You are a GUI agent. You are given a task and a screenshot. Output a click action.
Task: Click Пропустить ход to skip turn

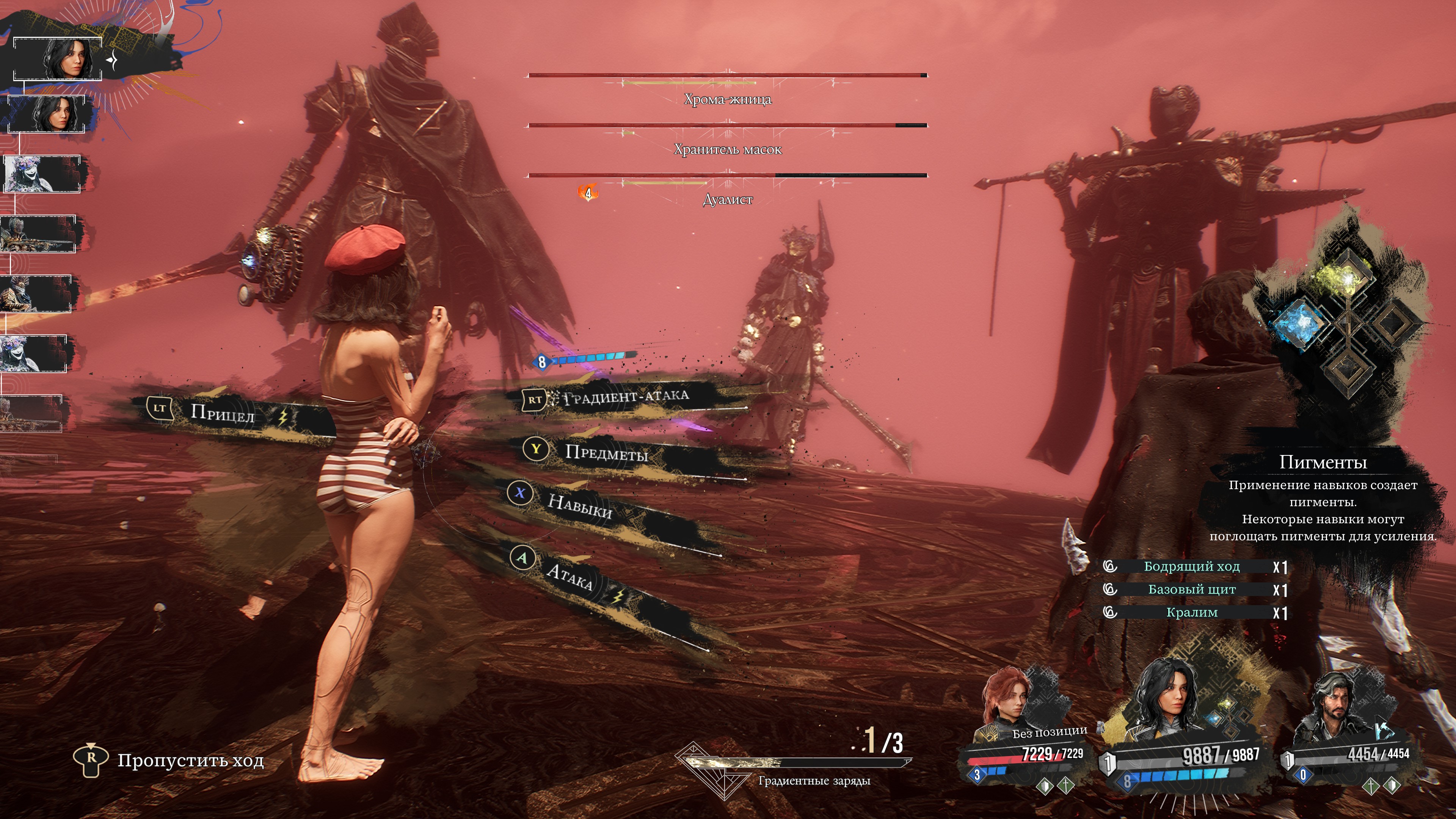[x=190, y=760]
